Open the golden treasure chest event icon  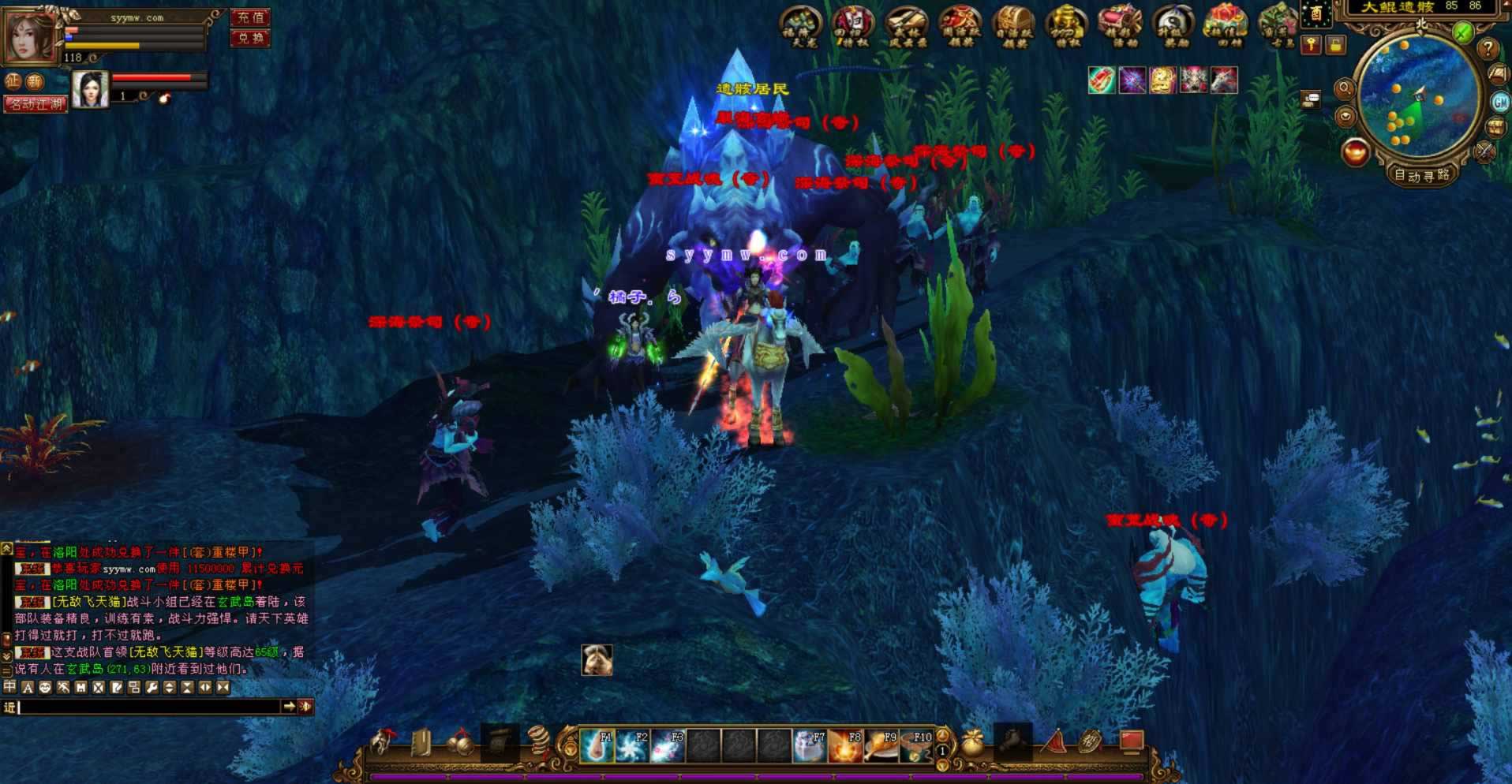[x=1013, y=25]
